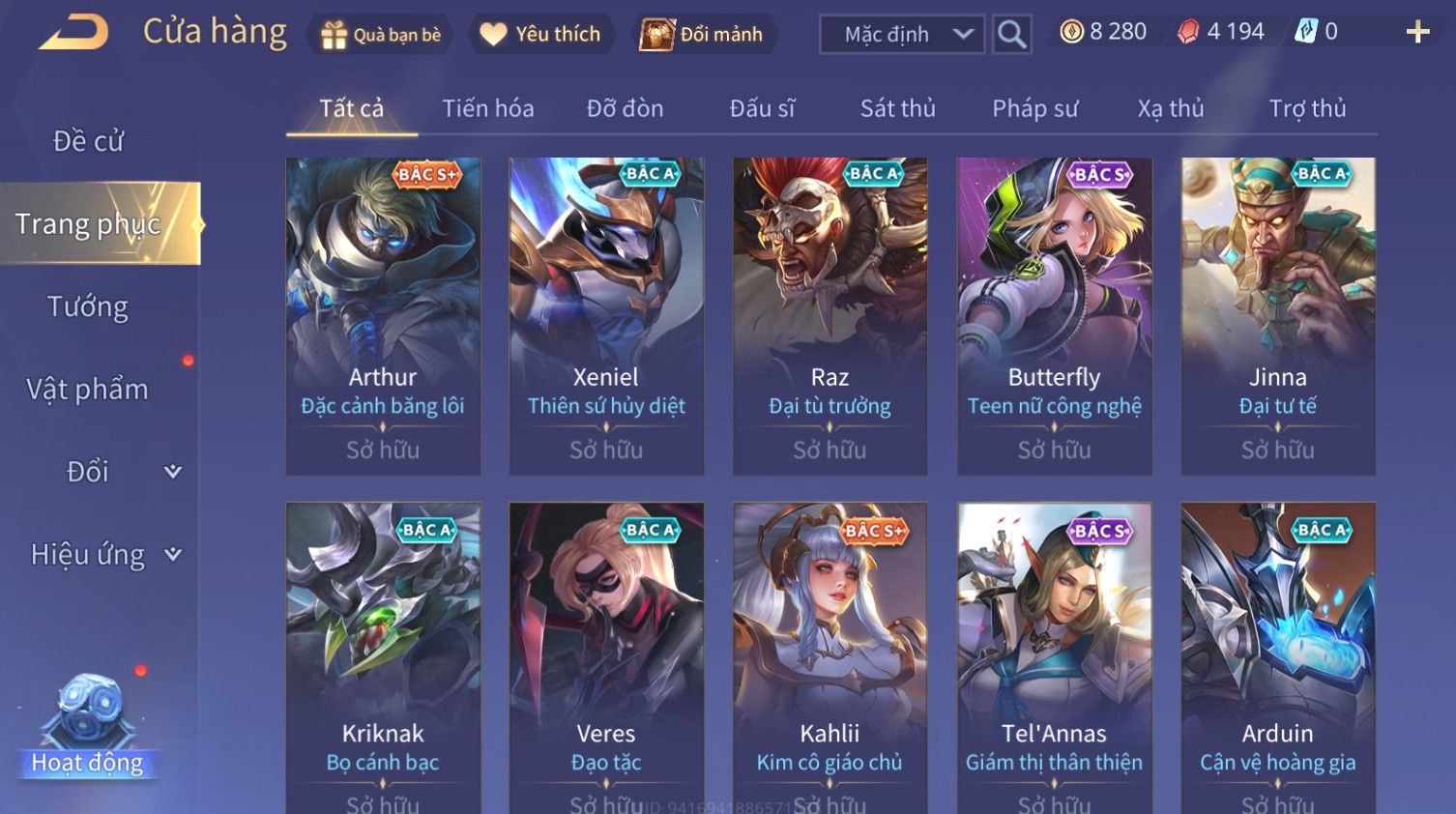1456x814 pixels.
Task: Switch to the Tiến hóa tab
Action: (x=487, y=108)
